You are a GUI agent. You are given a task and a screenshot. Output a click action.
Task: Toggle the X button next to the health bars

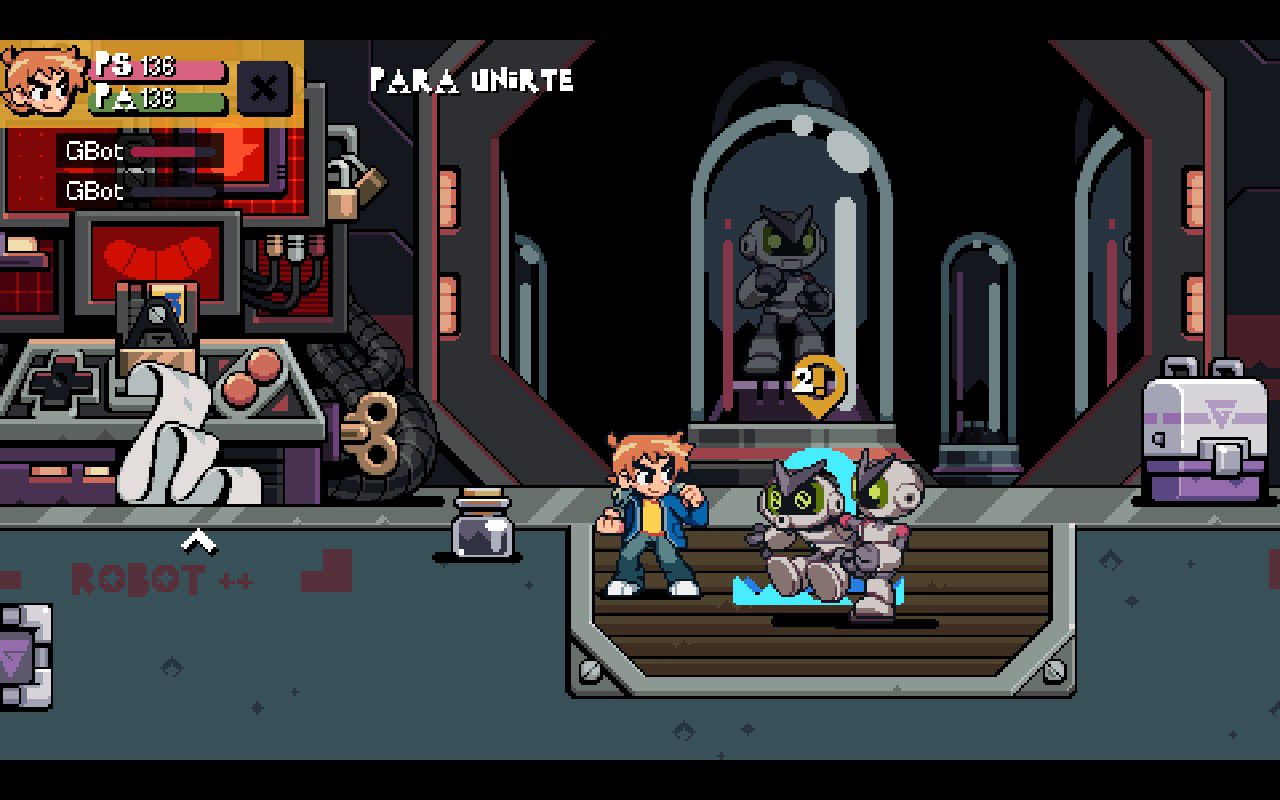[x=263, y=87]
